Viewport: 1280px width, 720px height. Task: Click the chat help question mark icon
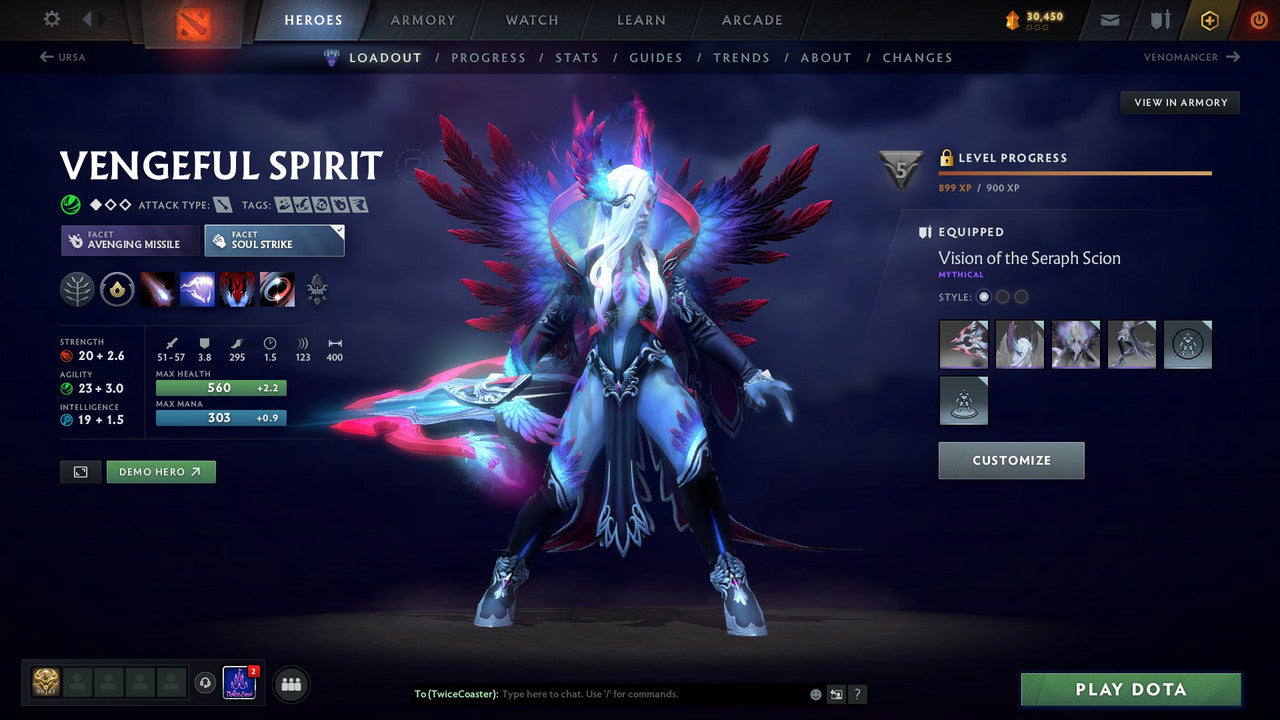[x=857, y=694]
